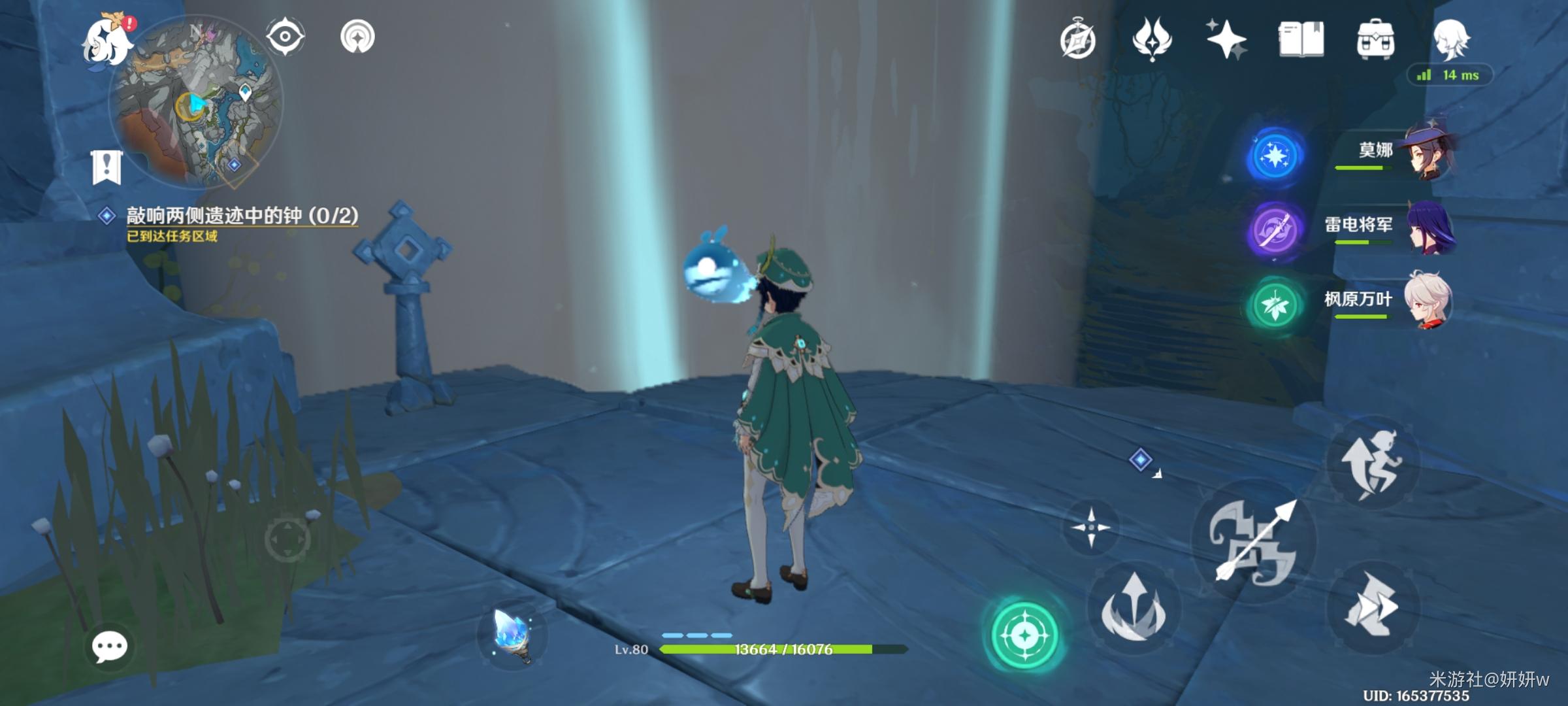1568x706 pixels.
Task: Open the events winged emblem icon
Action: coord(1152,39)
